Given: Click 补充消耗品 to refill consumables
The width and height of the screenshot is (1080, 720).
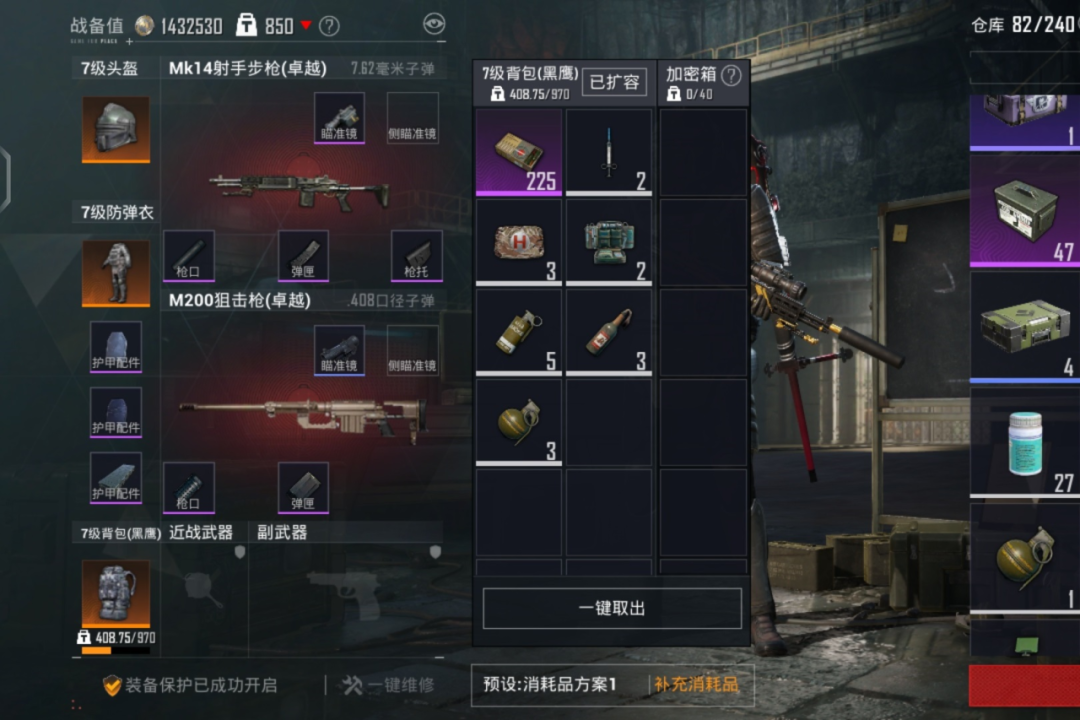Looking at the screenshot, I should click(696, 685).
